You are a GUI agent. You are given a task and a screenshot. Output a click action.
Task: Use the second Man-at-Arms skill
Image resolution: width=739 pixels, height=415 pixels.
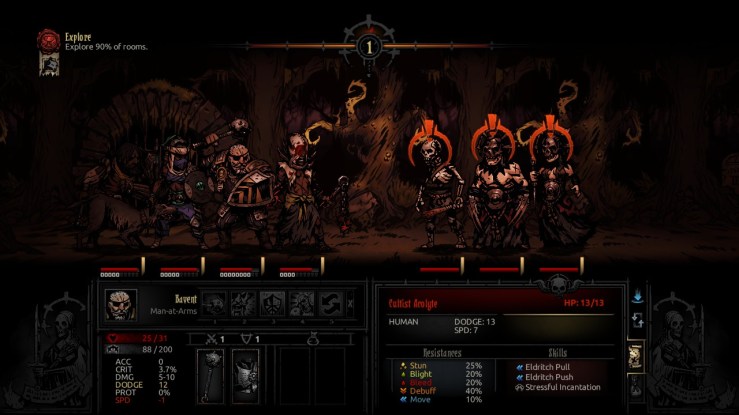[244, 304]
